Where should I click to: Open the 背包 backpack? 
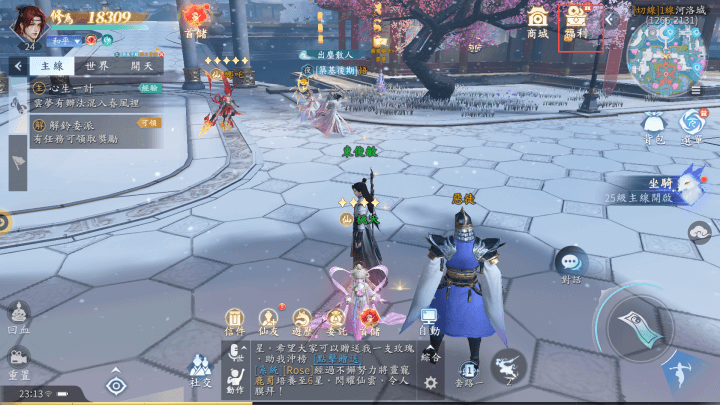pyautogui.click(x=654, y=125)
